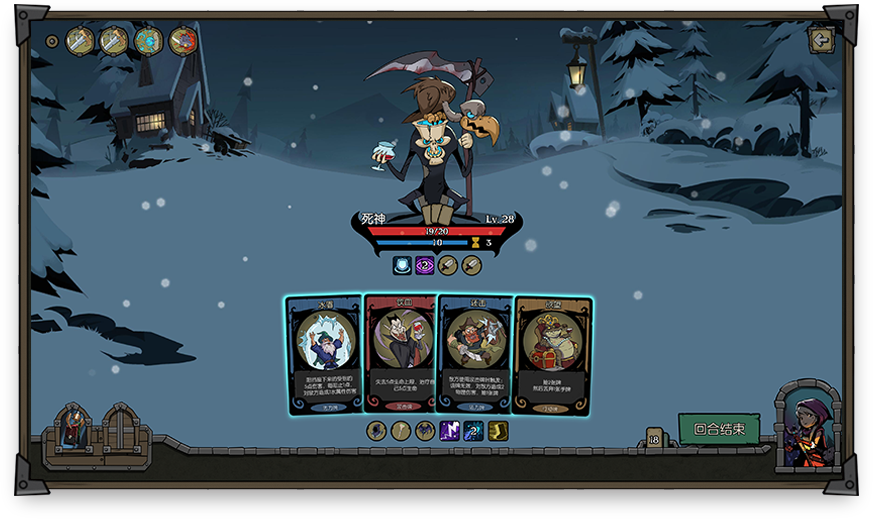Pick the crocodile king treasure card

coord(553,355)
